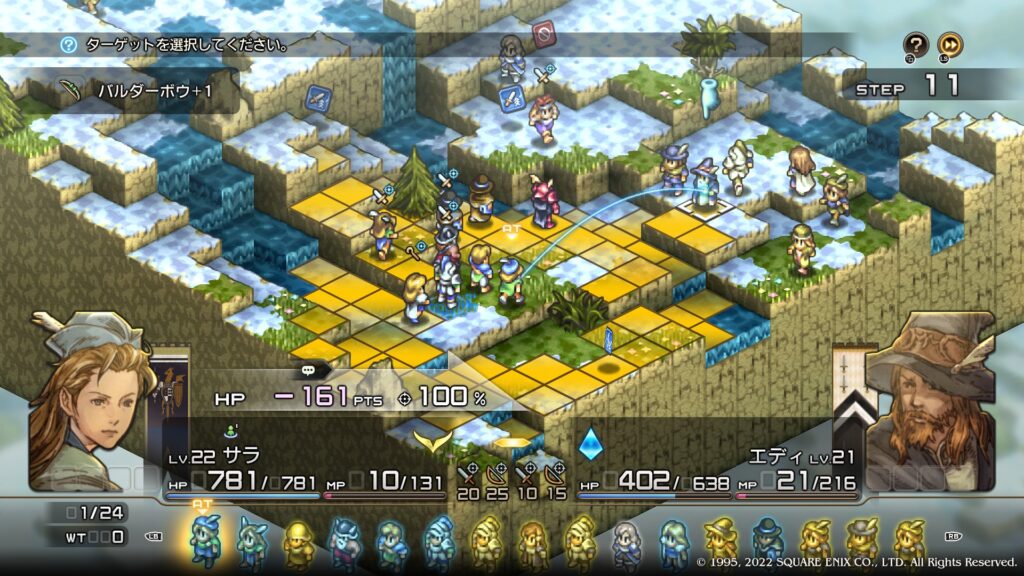
Task: Select the grey-robed unit in the turn order
Action: [x=626, y=541]
